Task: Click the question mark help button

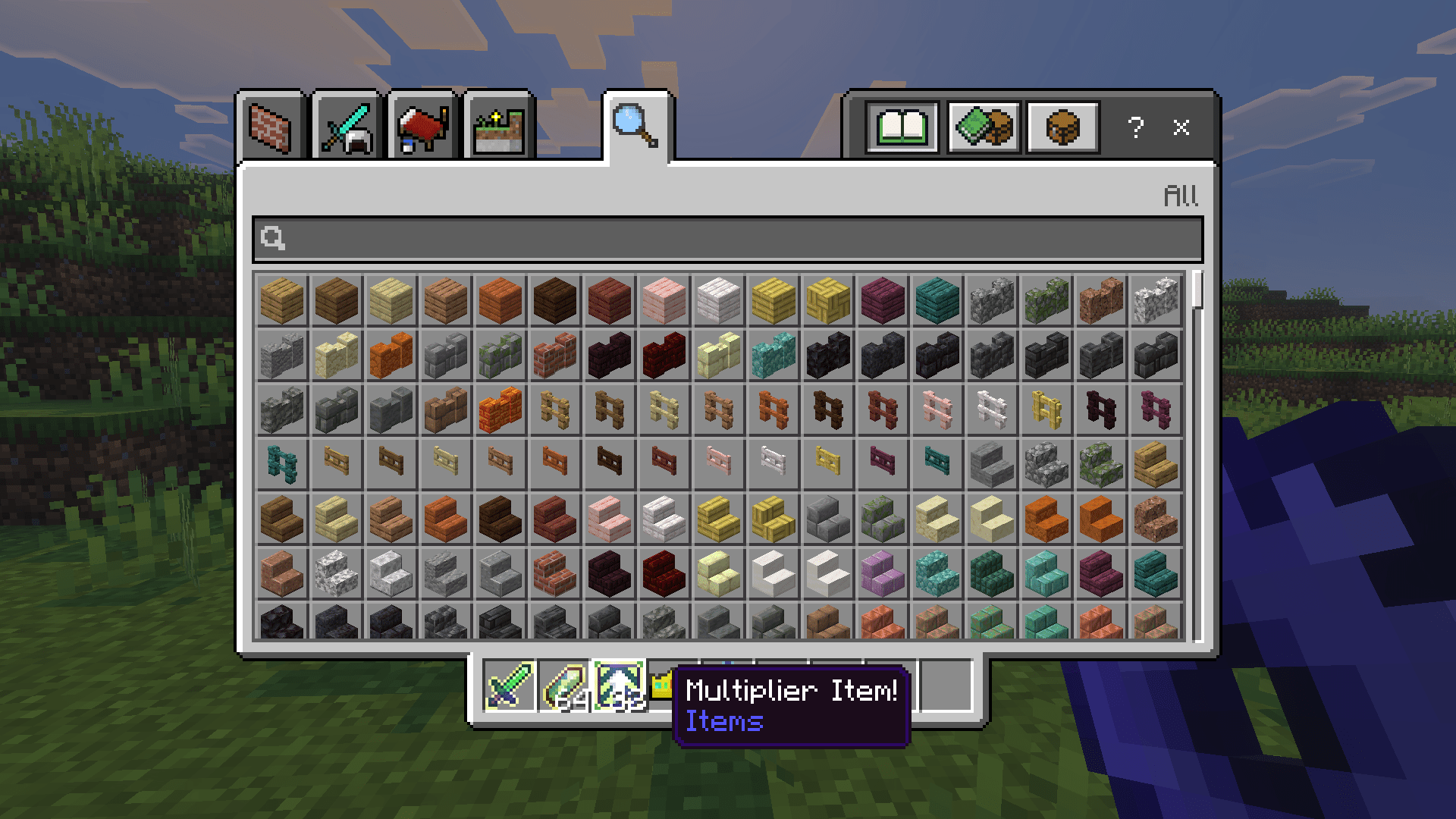Action: point(1135,129)
